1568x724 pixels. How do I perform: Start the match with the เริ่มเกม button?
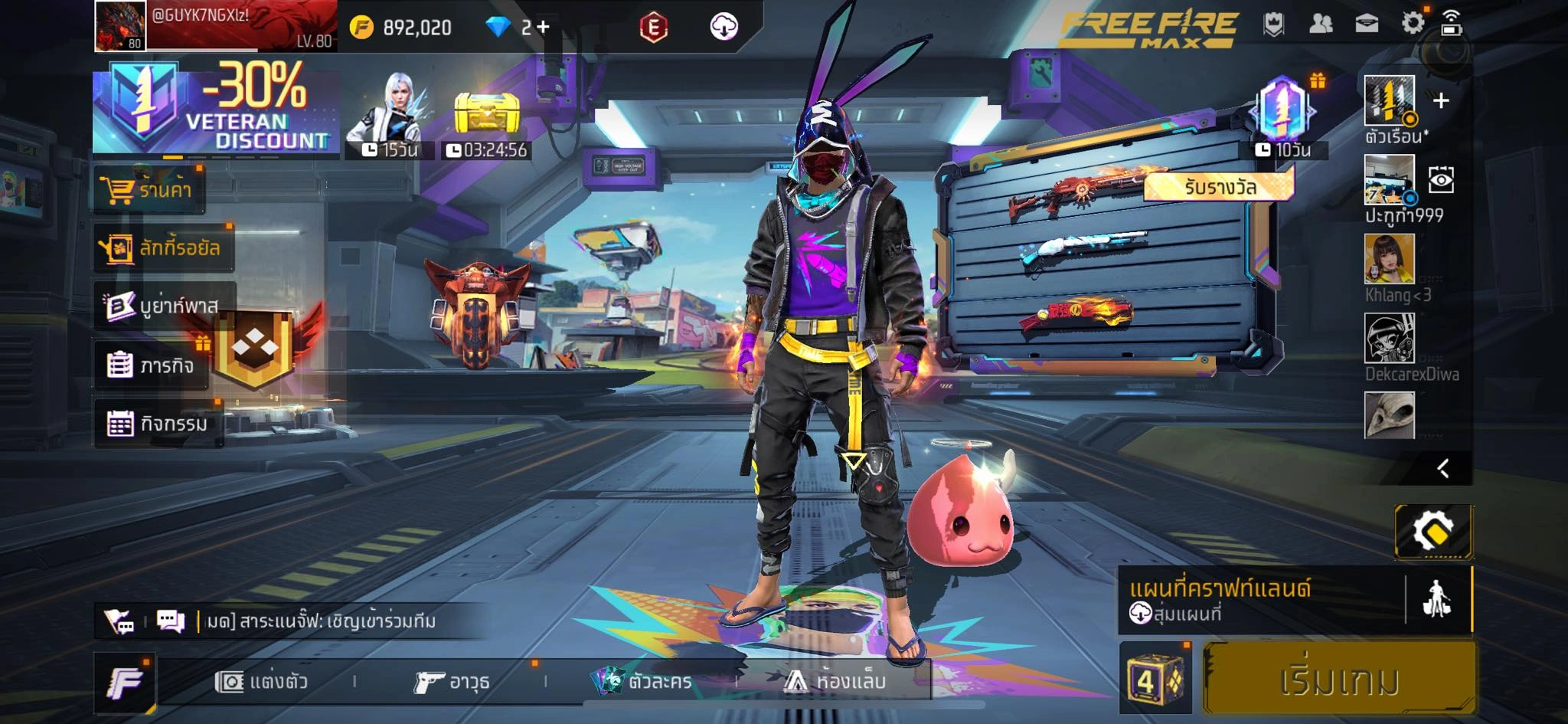[1338, 680]
